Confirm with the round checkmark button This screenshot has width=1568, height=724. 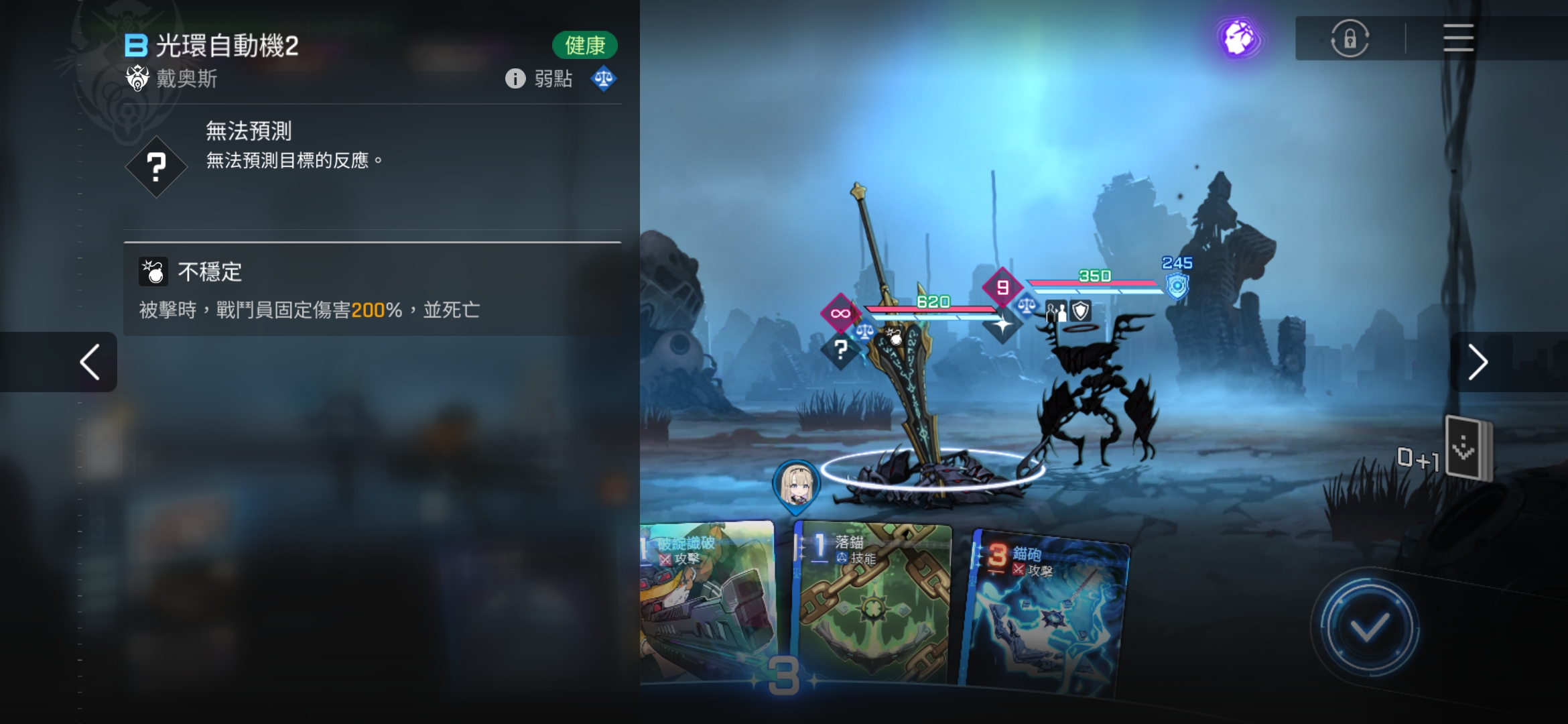1368,627
